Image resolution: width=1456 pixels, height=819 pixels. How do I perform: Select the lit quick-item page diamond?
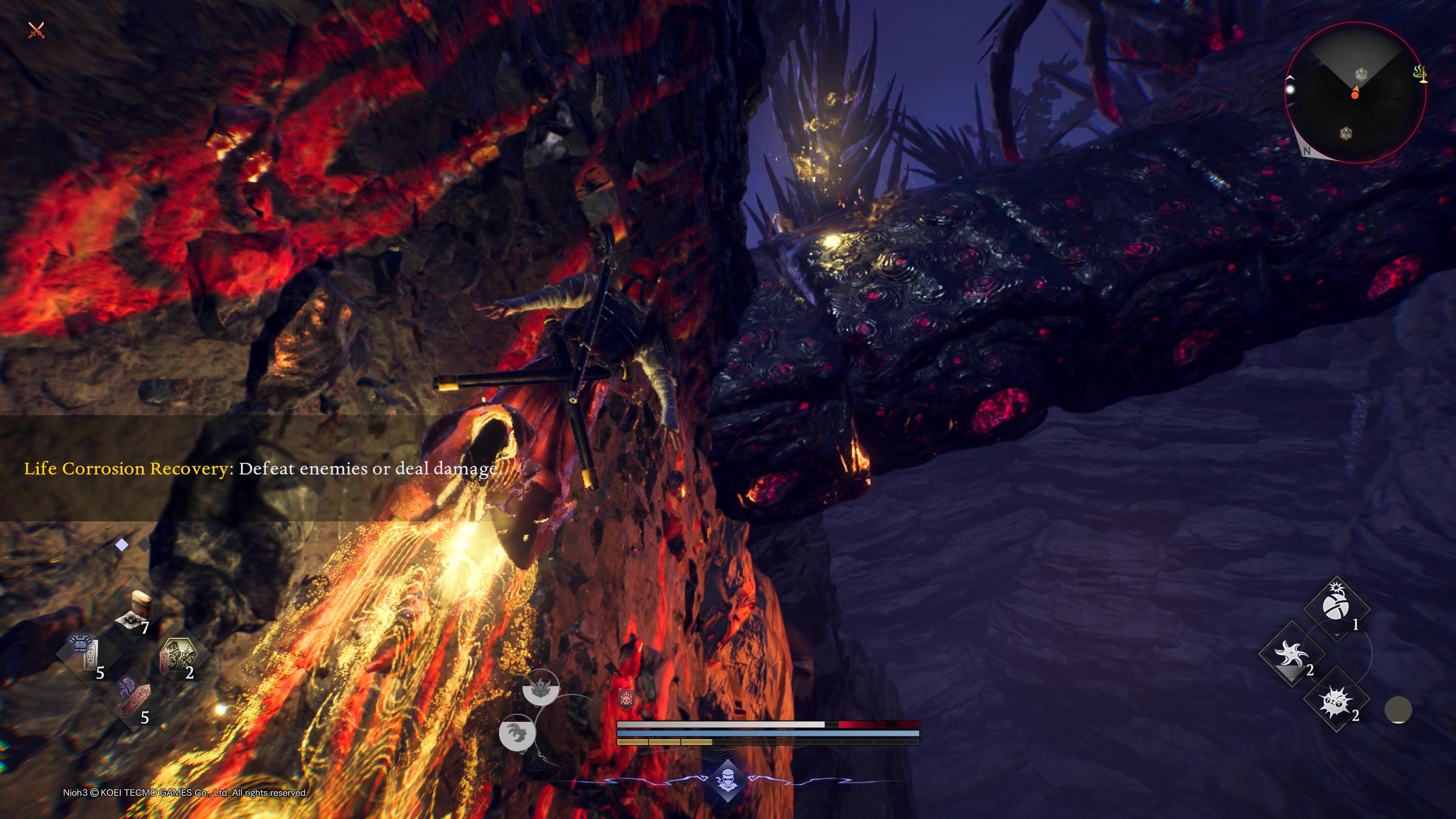(x=121, y=545)
